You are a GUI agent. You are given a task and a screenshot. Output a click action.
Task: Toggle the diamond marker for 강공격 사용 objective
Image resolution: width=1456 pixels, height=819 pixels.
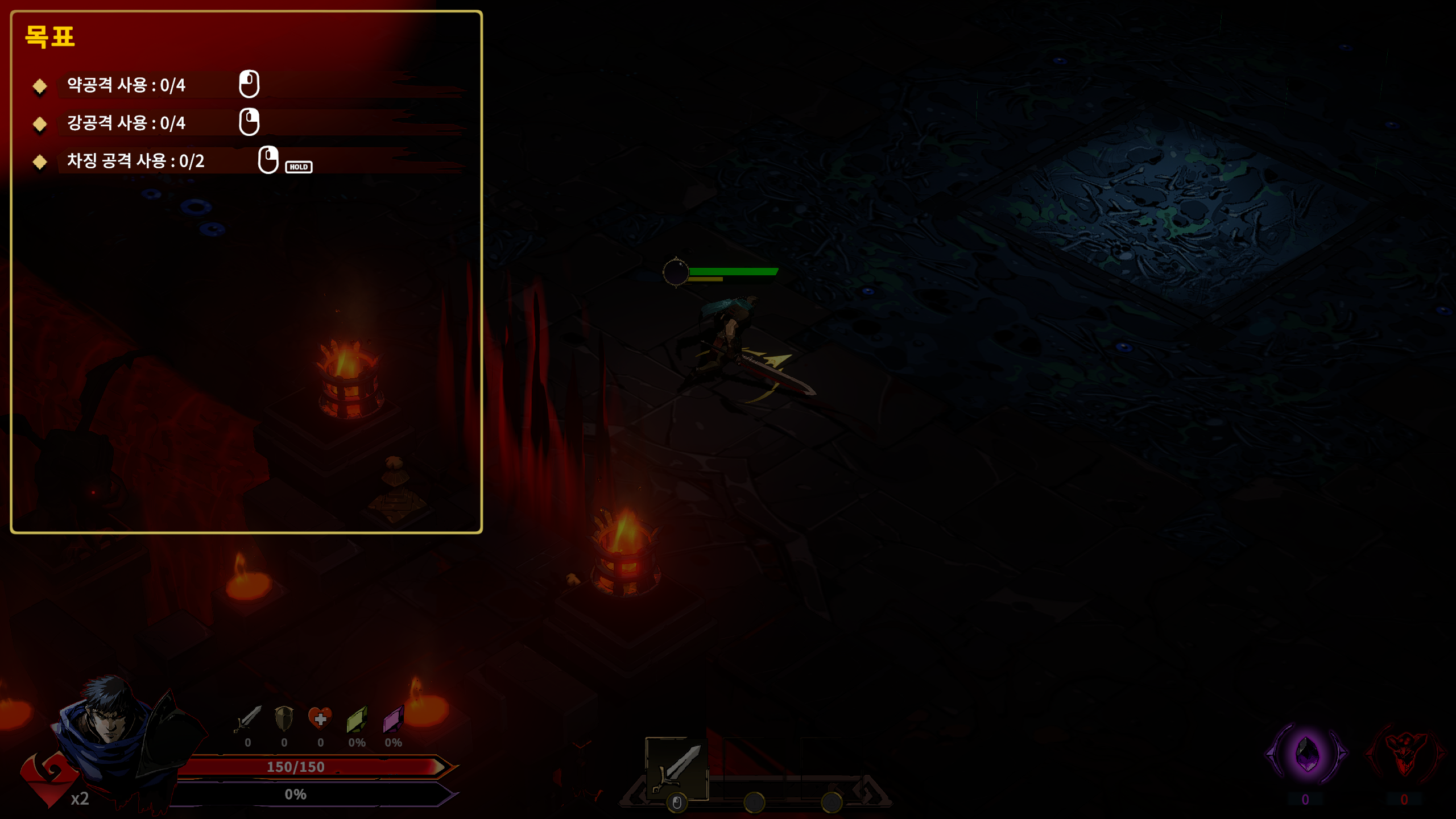coord(39,123)
